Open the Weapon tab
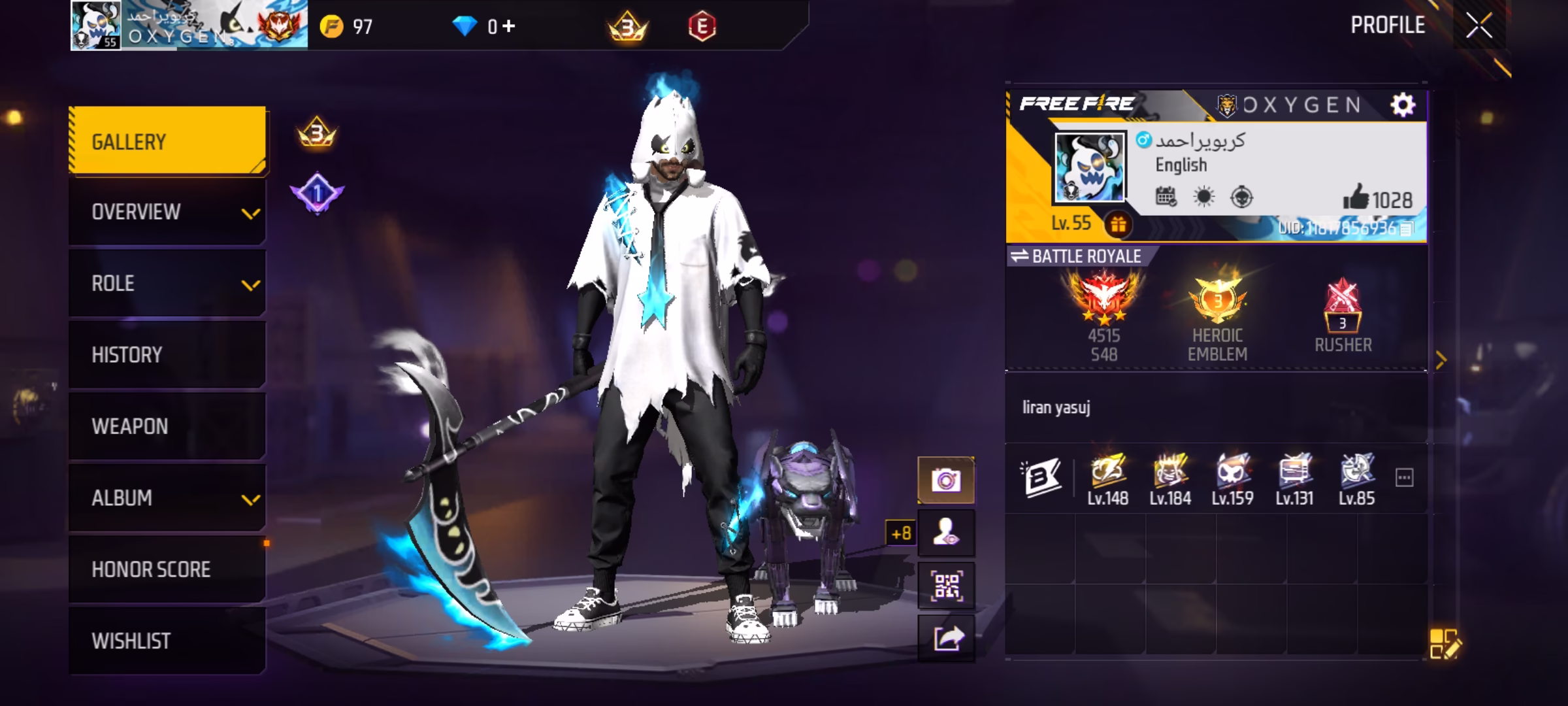1568x706 pixels. click(167, 426)
